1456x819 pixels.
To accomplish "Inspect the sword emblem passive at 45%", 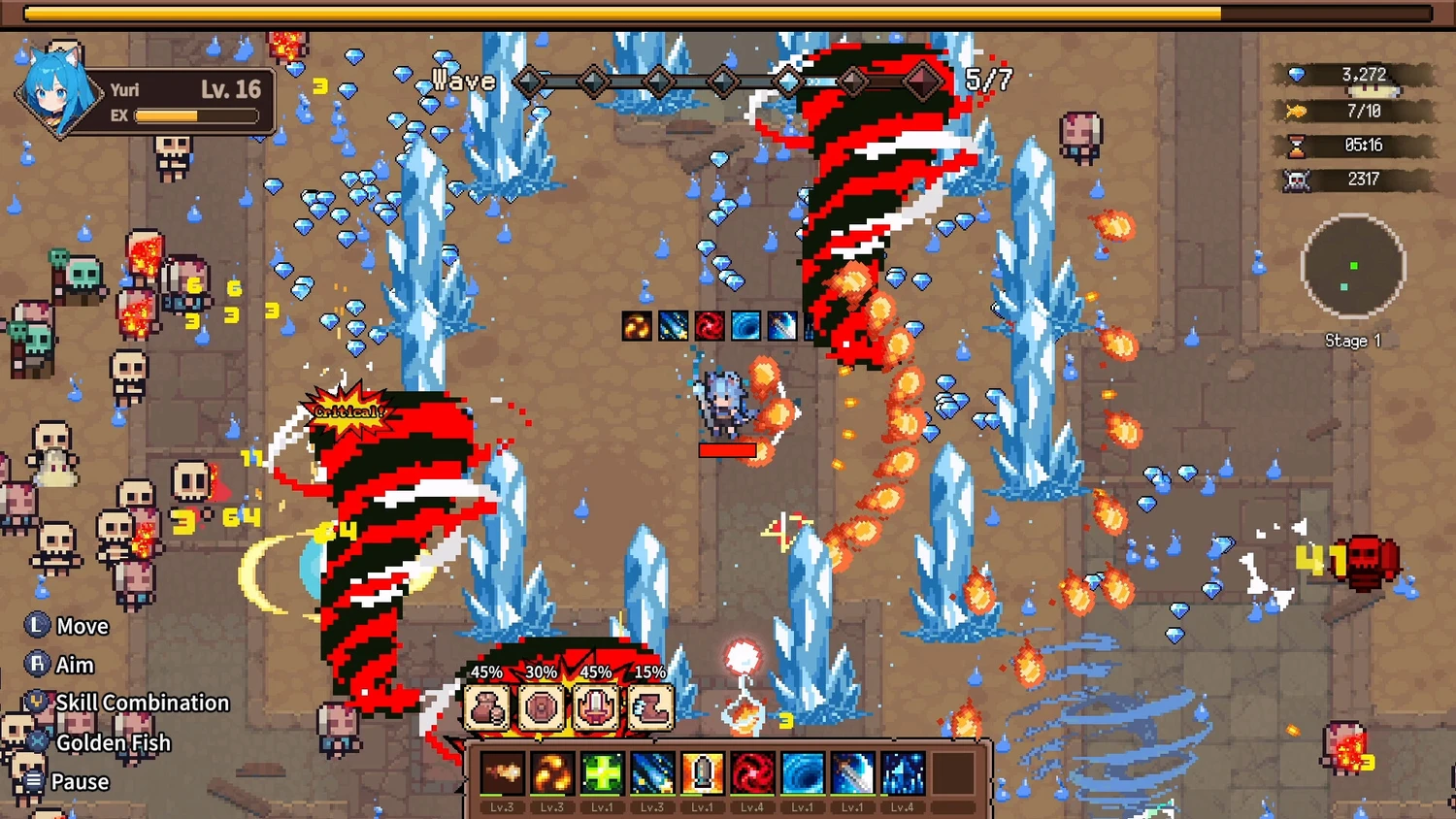I will pos(595,706).
